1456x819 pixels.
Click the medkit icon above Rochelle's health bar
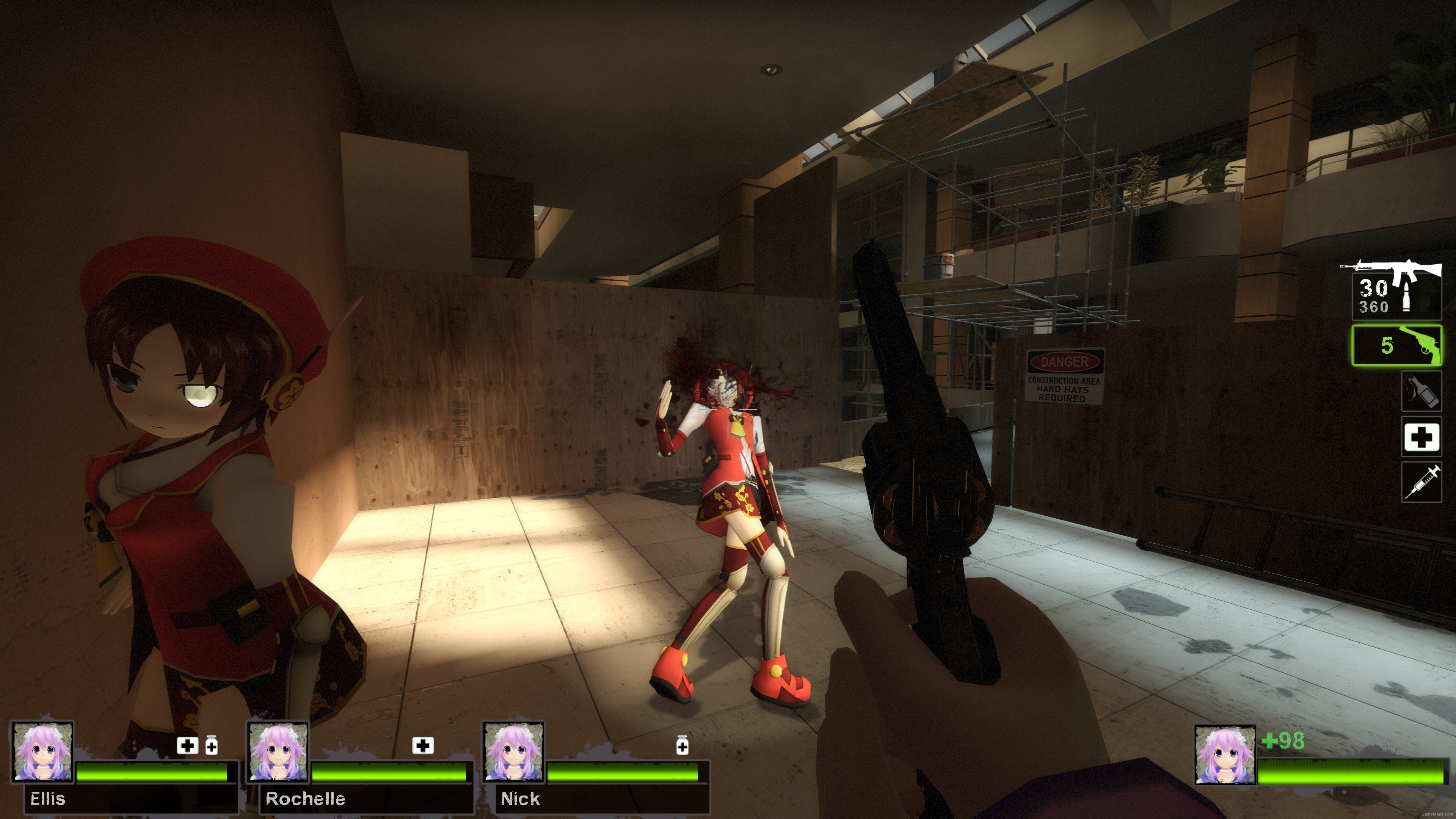[x=423, y=745]
